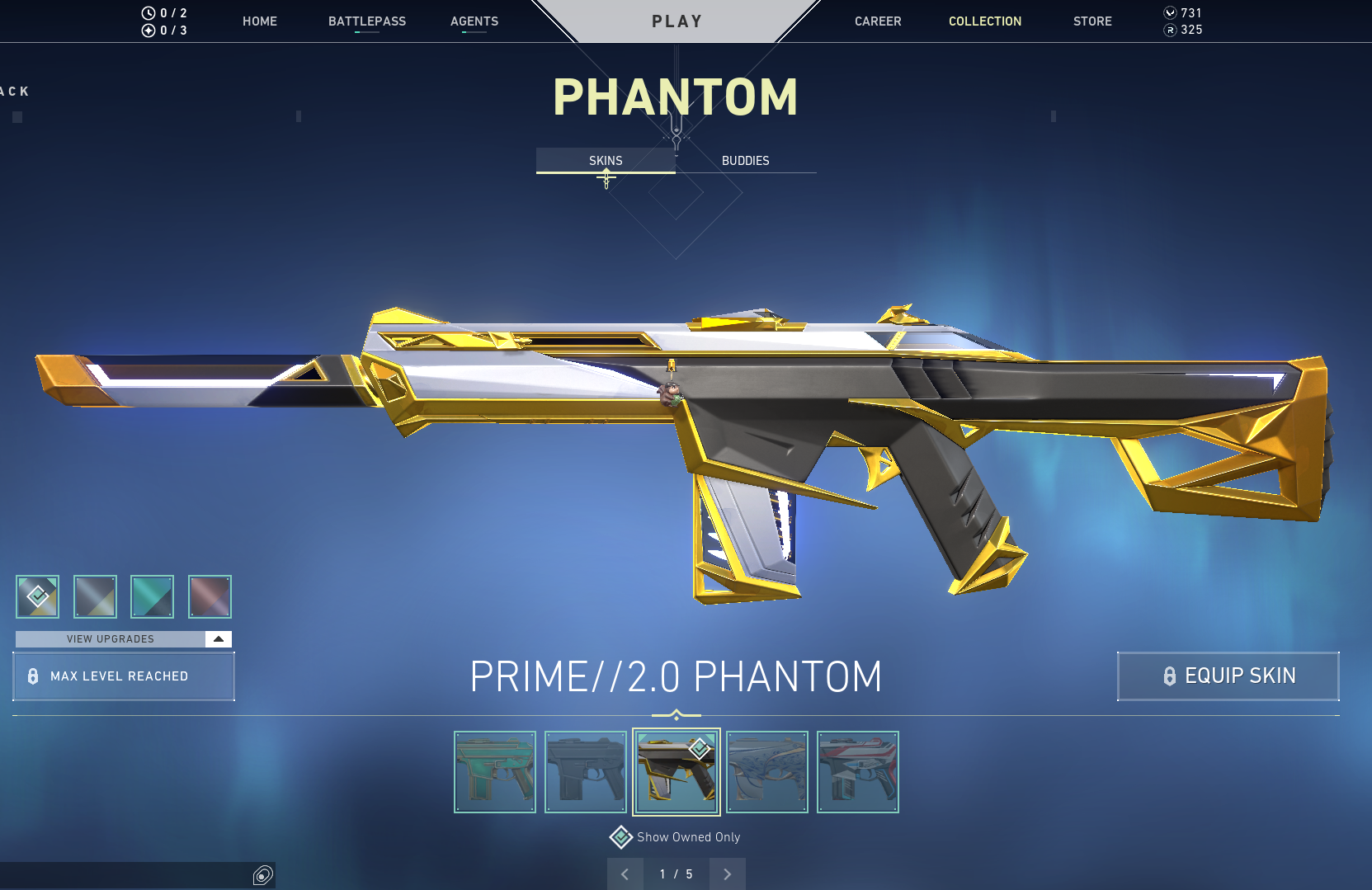Switch to the Buddies tab
The width and height of the screenshot is (1372, 890).
[745, 161]
